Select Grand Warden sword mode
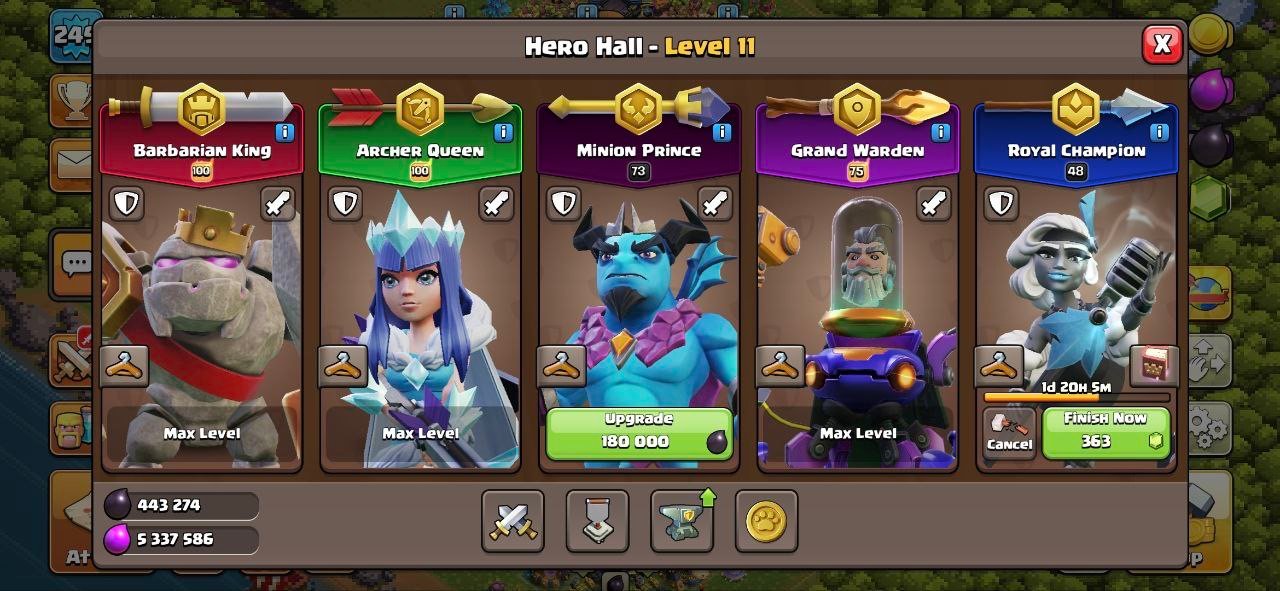Viewport: 1280px width, 591px height. 934,204
